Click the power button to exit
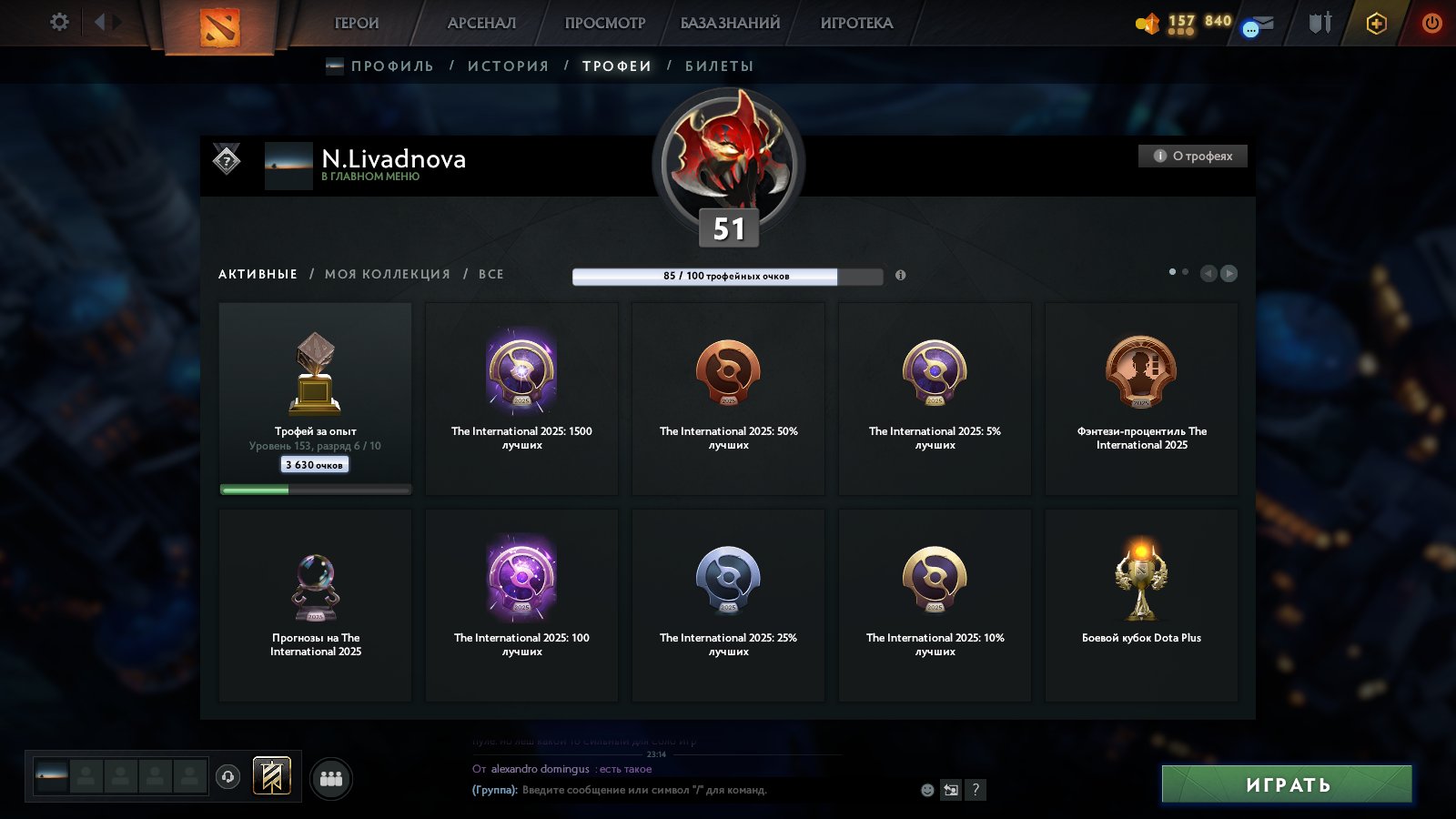The image size is (1456, 819). point(1431,25)
